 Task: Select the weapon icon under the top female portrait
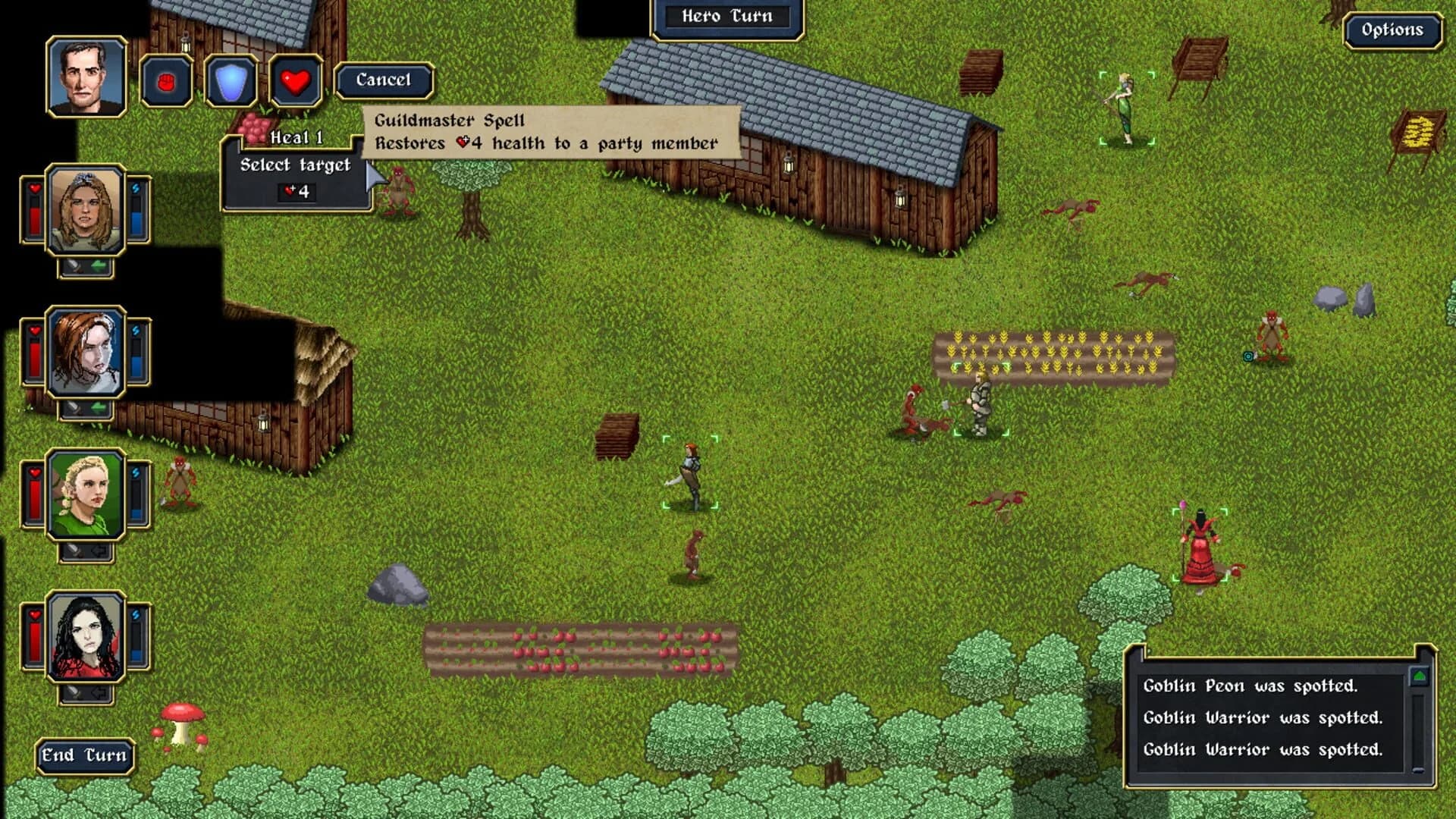point(73,265)
